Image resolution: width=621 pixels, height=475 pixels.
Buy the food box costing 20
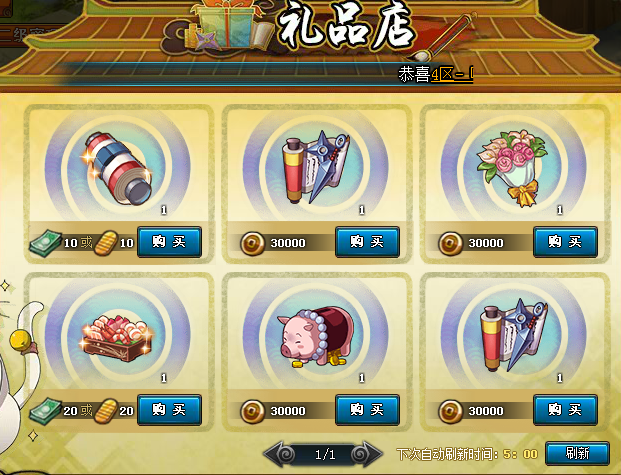pyautogui.click(x=169, y=409)
